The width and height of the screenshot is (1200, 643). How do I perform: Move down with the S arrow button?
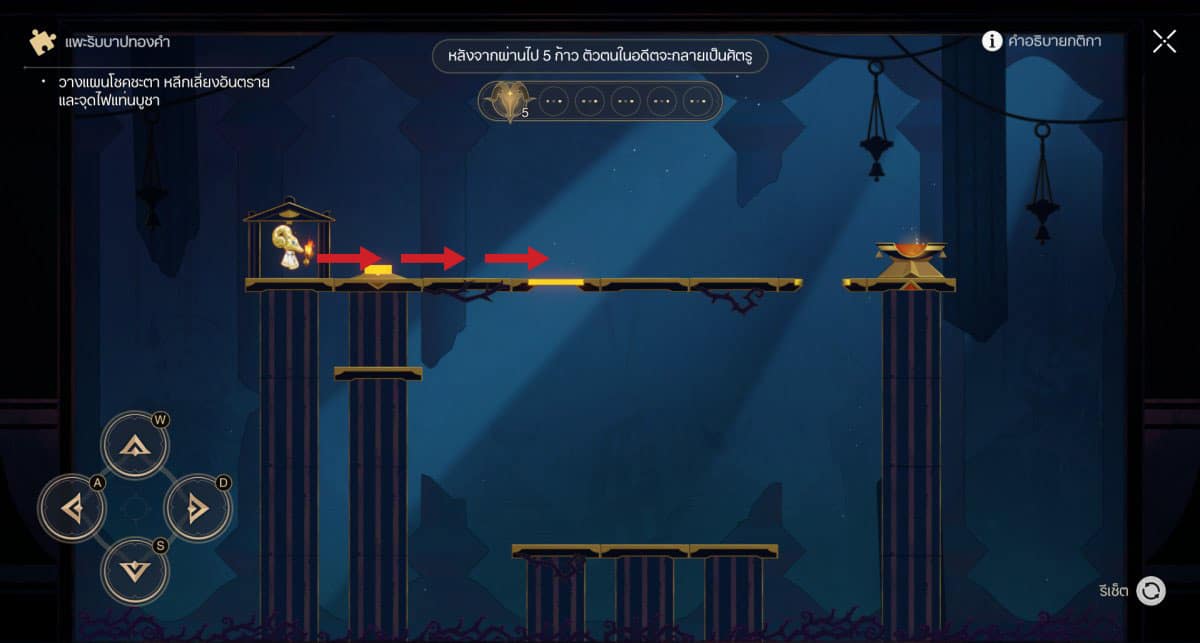coord(135,571)
